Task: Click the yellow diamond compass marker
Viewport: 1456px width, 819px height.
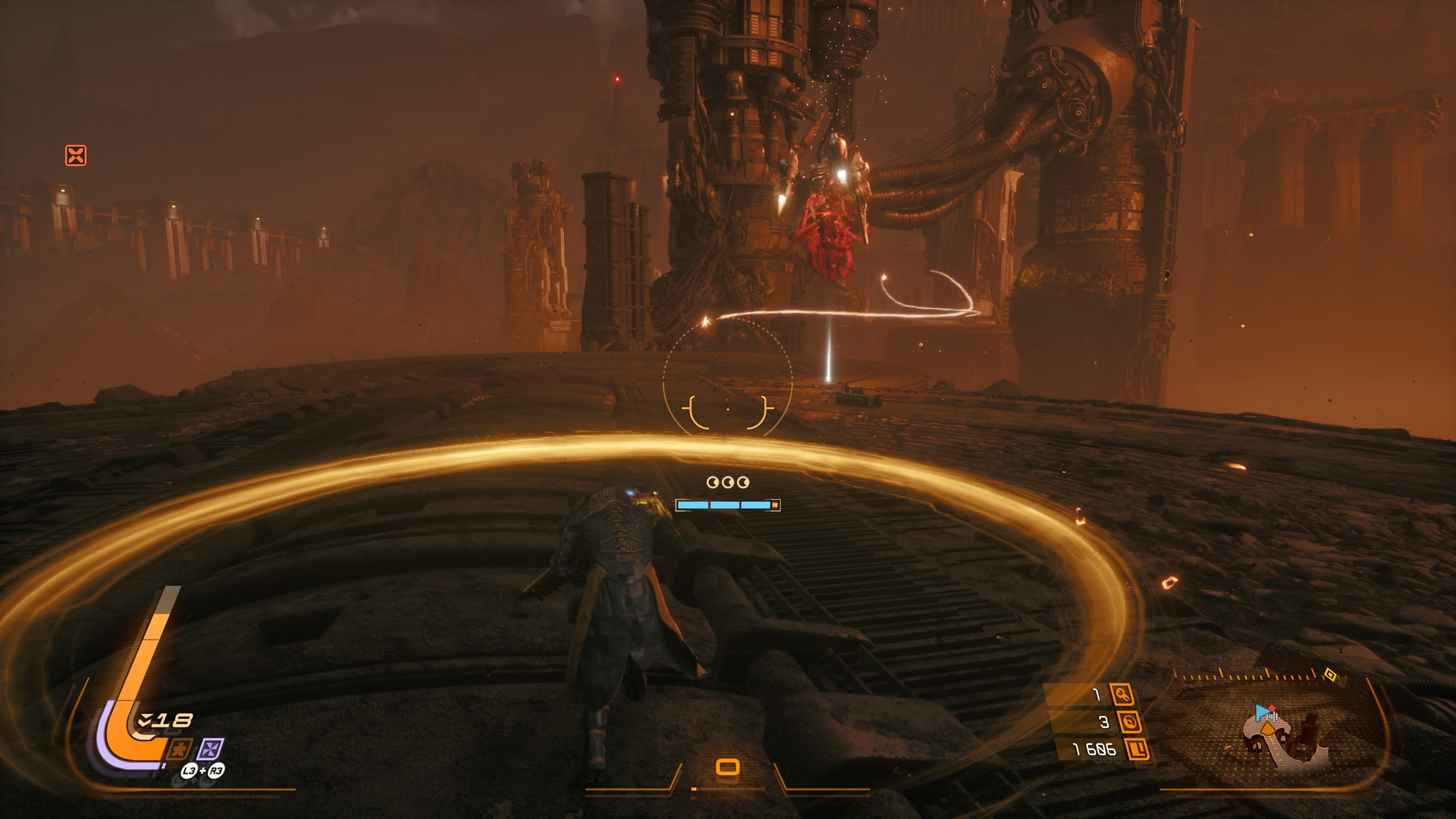Action: click(1330, 675)
